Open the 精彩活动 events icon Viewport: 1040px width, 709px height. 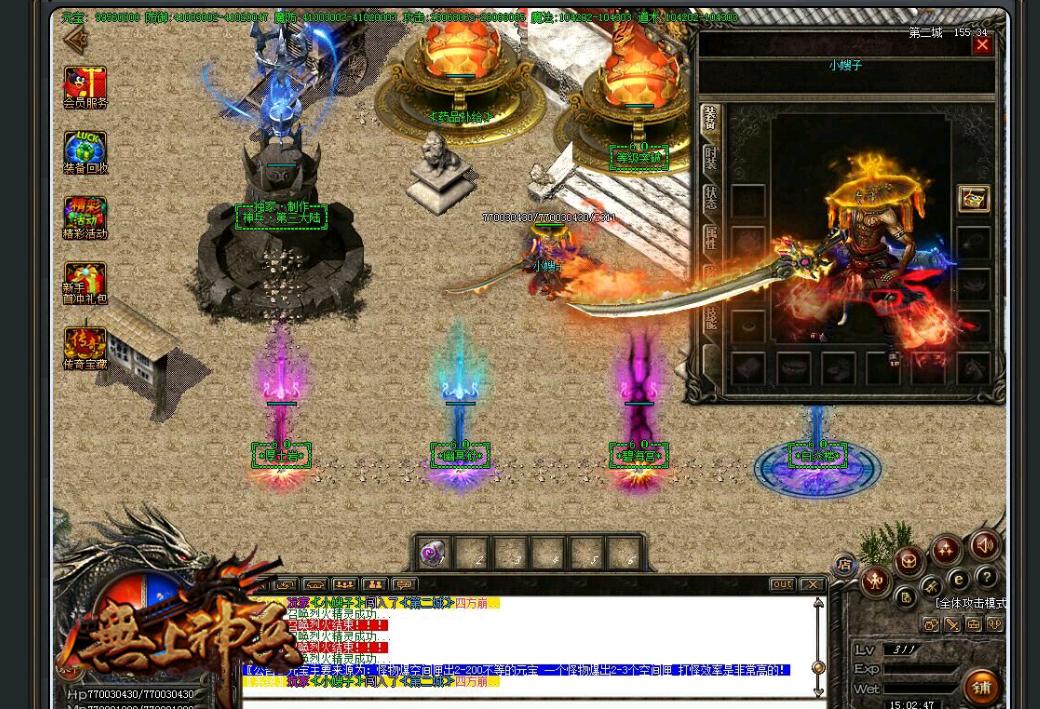pyautogui.click(x=85, y=217)
